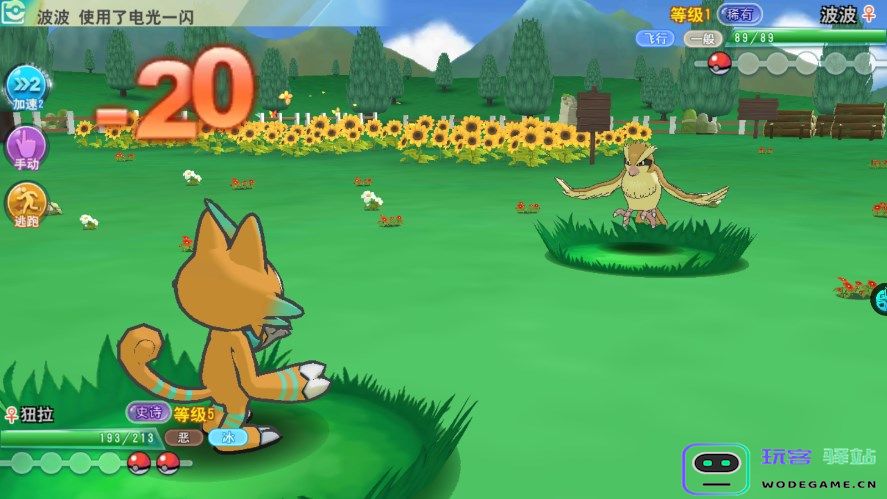Switch to 手动 manual control mode
The image size is (887, 499).
coord(26,147)
